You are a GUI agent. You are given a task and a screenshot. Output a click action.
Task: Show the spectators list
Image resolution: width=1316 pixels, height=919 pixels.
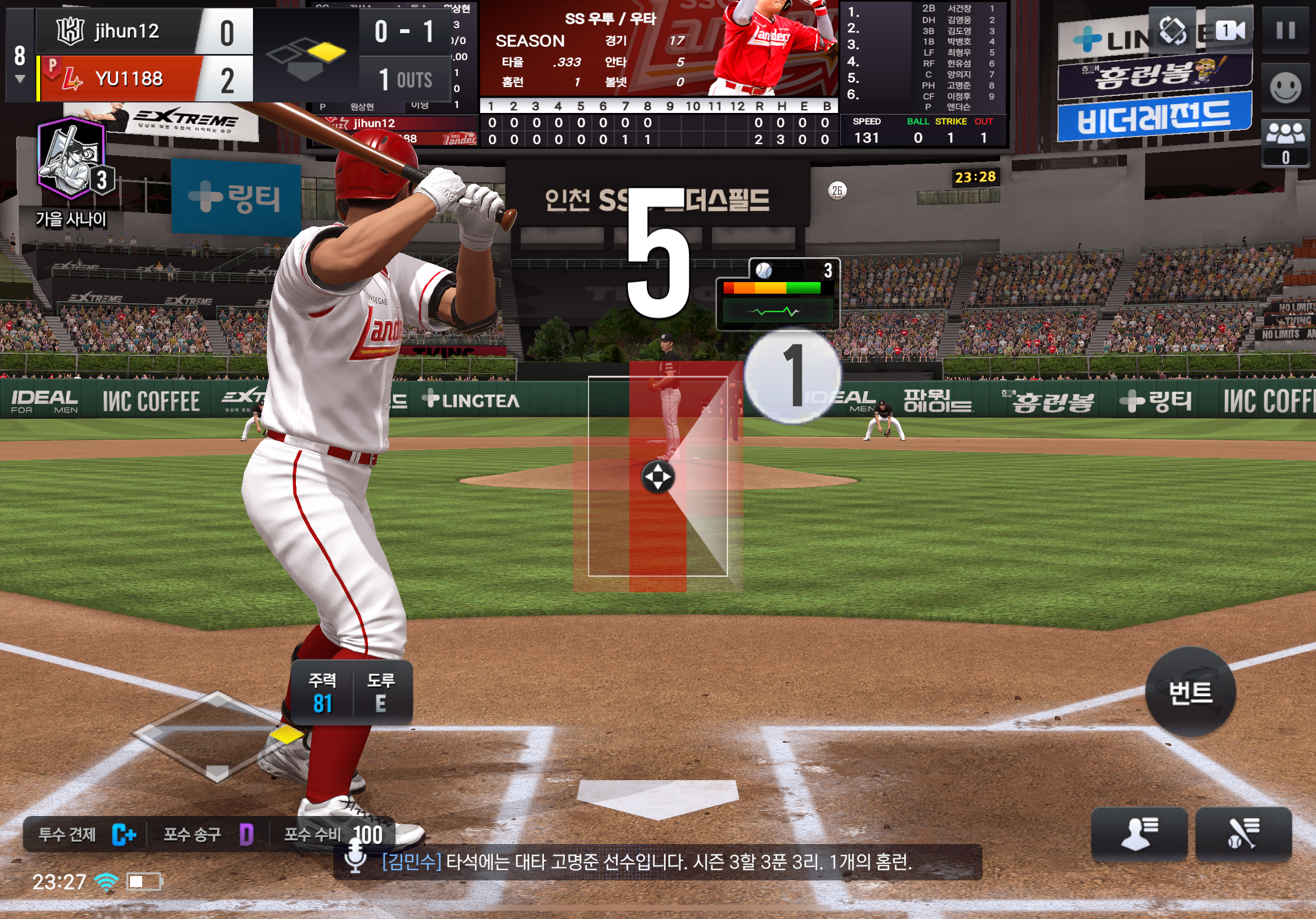click(x=1286, y=143)
